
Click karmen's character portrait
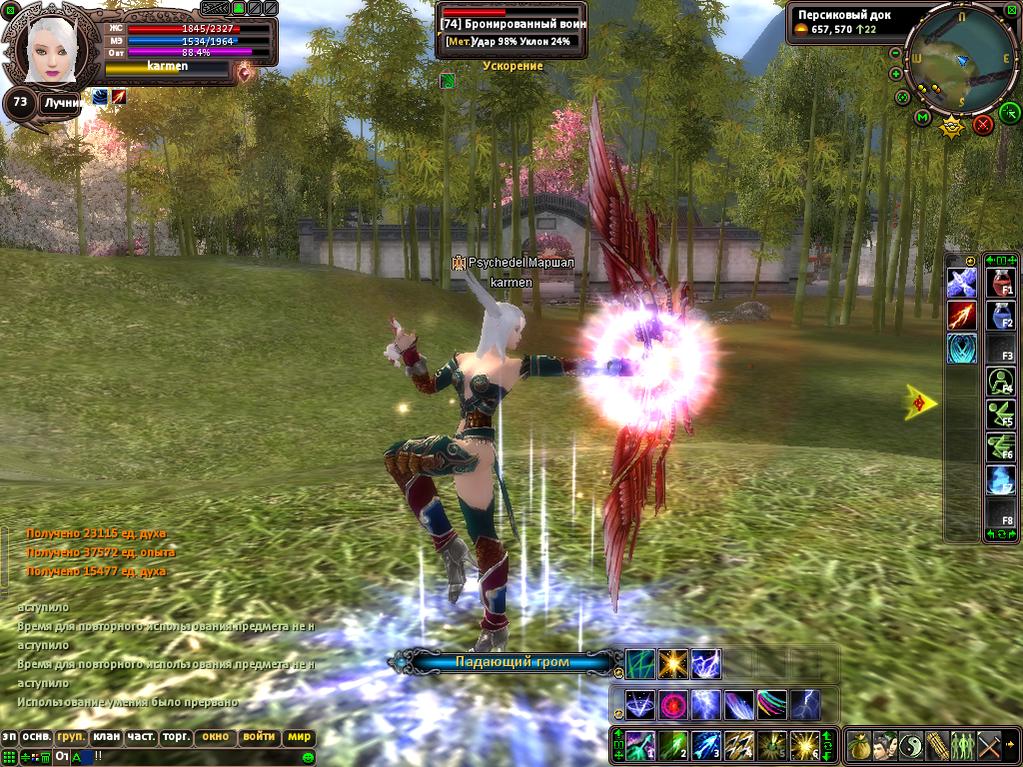(50, 48)
